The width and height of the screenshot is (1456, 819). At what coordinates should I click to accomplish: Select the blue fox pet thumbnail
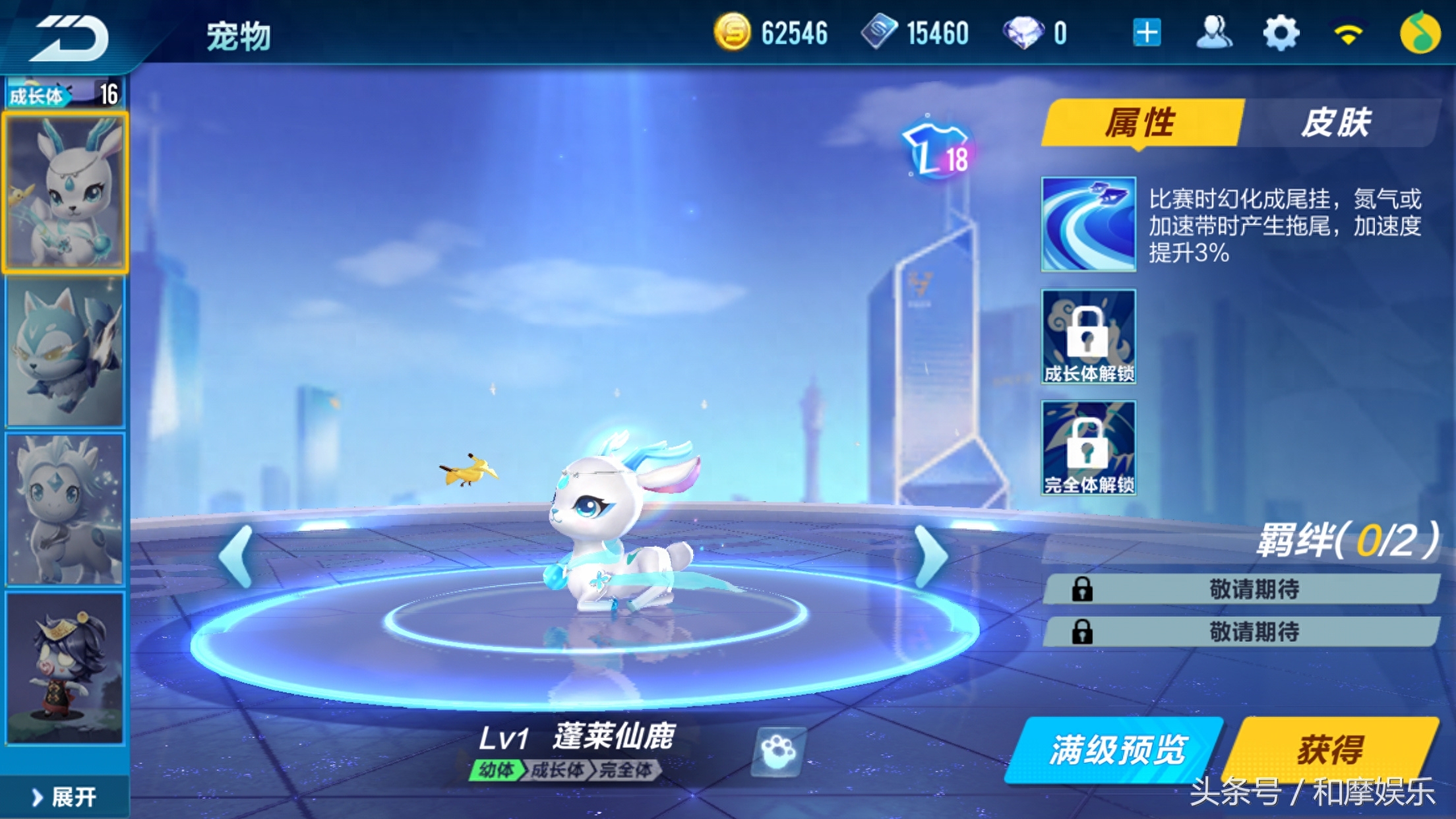tap(65, 352)
